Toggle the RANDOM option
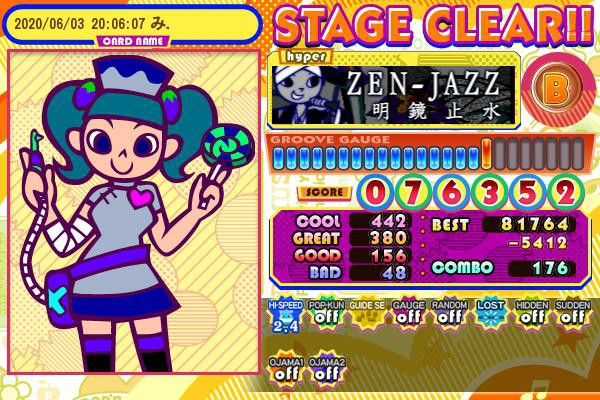 click(x=448, y=314)
